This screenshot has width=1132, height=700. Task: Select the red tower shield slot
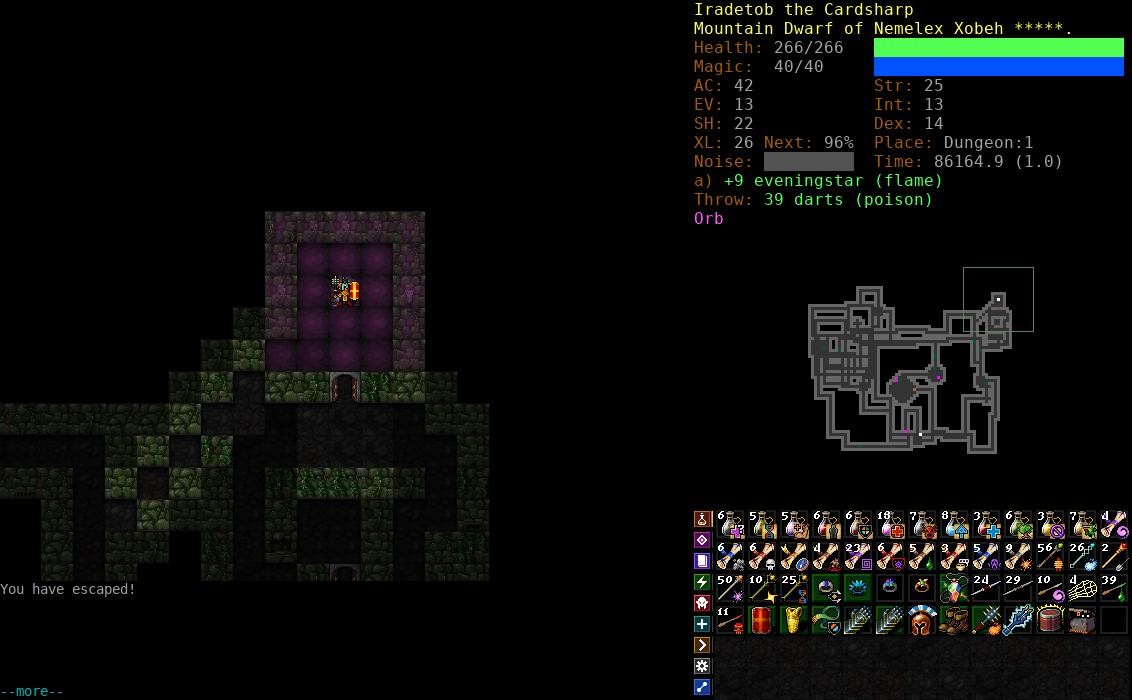tap(762, 620)
